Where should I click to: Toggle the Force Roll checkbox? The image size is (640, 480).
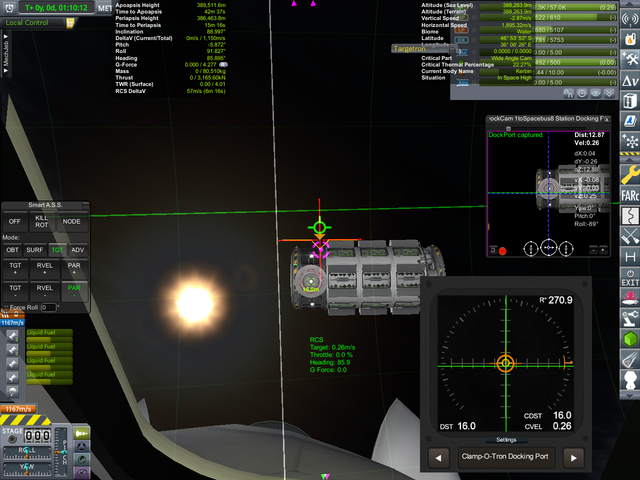click(6, 308)
